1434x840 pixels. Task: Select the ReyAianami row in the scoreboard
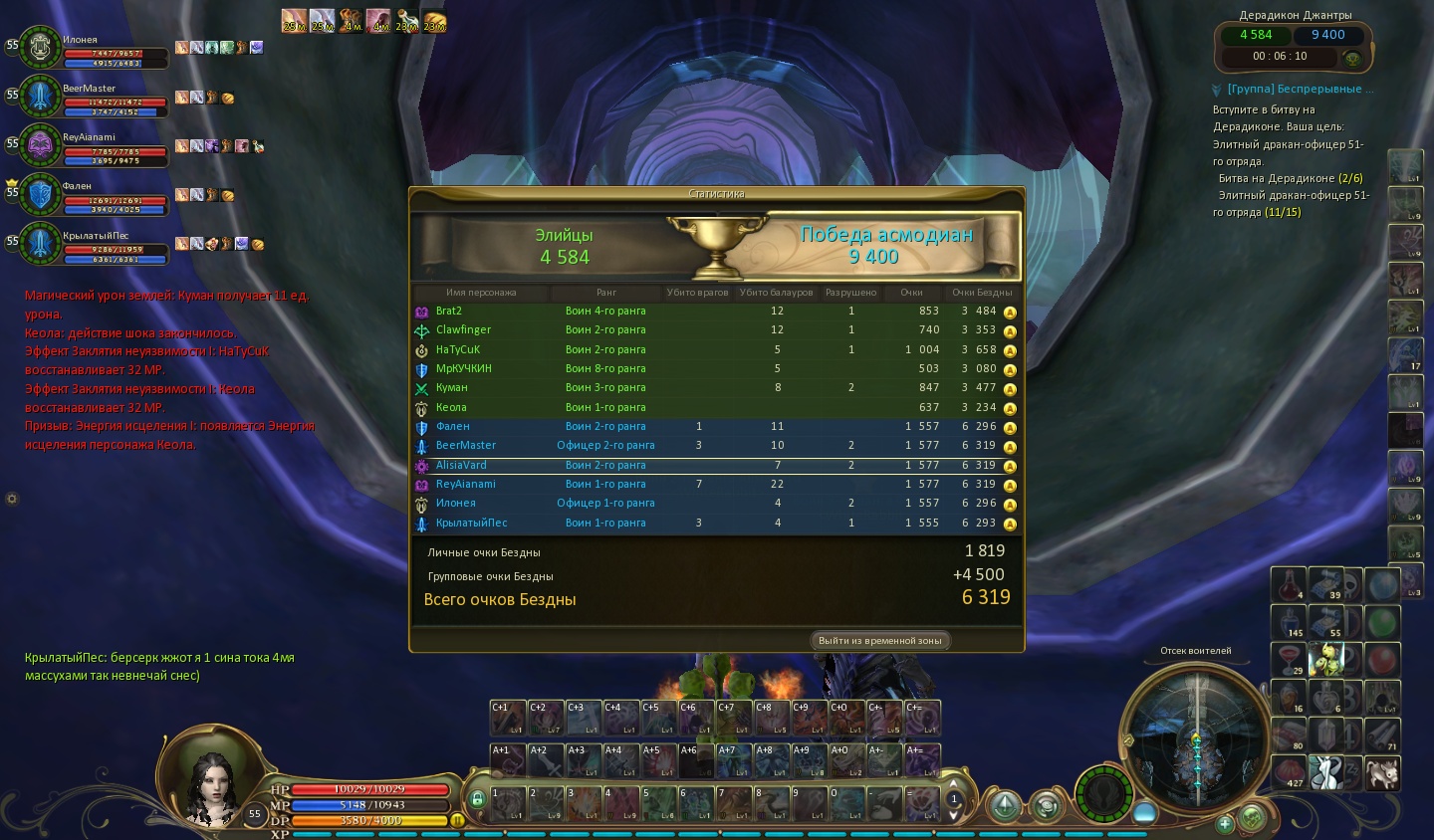717,484
